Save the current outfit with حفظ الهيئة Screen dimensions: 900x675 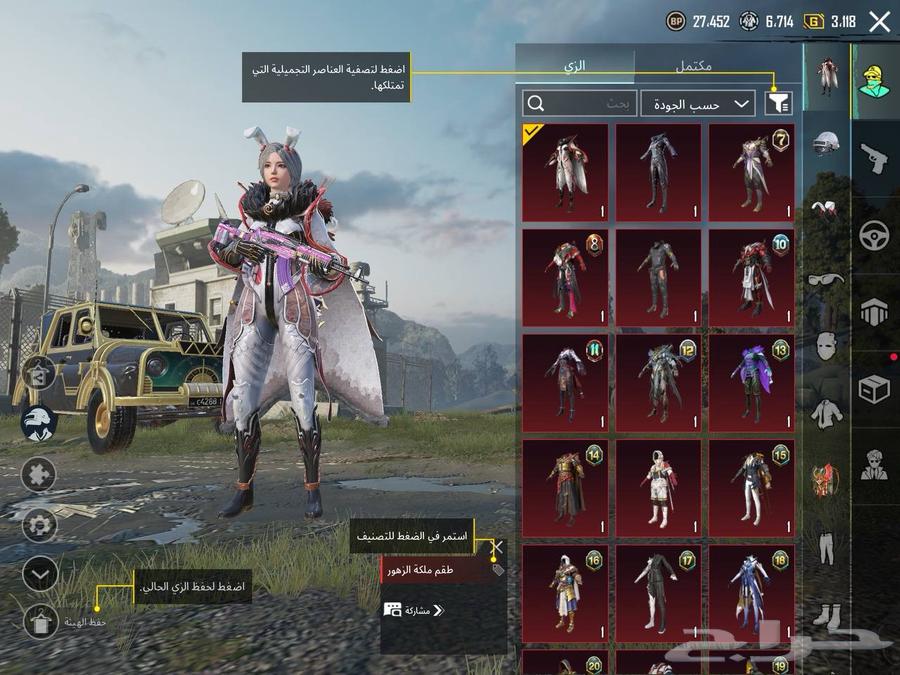39,622
